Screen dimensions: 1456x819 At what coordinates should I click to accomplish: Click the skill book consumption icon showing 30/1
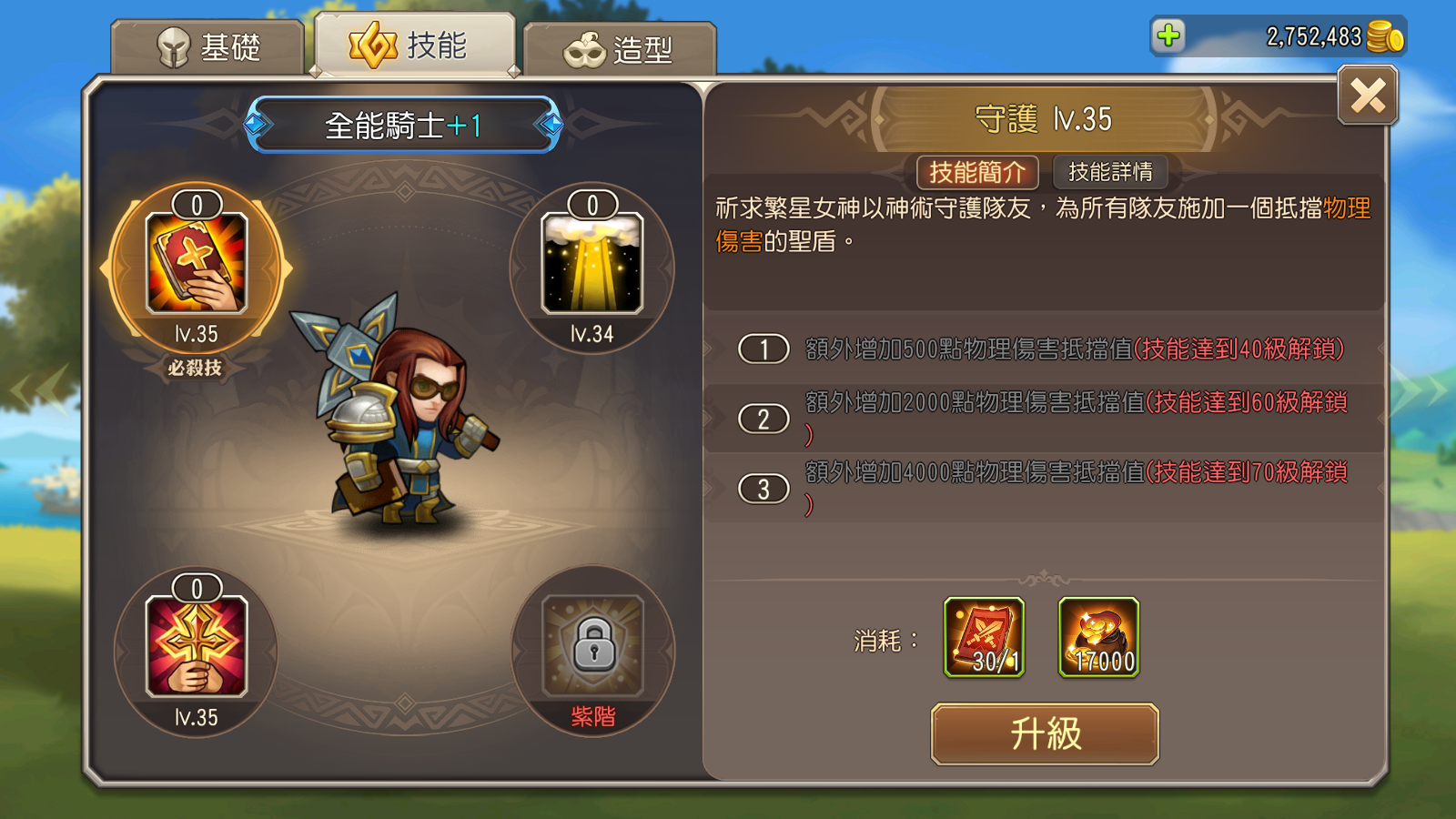pos(985,637)
